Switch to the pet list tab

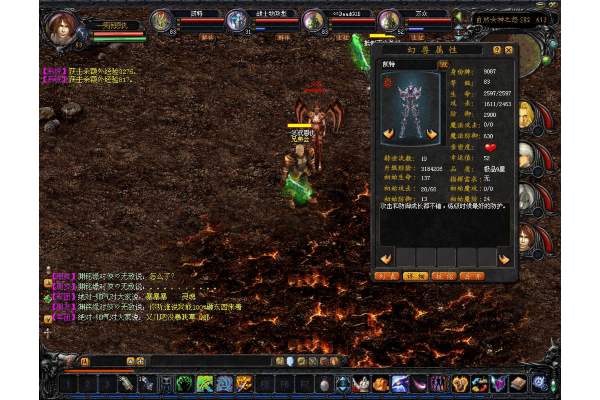386,274
